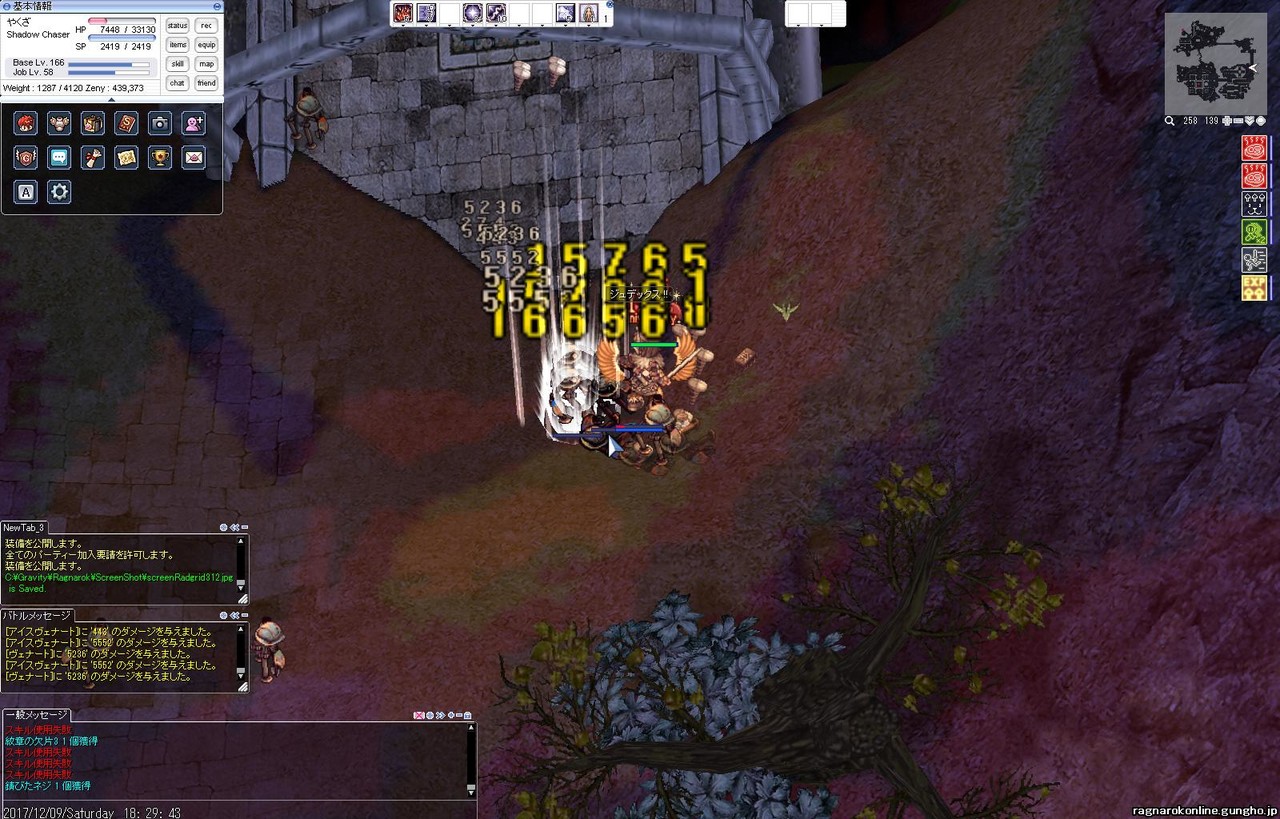Click the minimap magnifier icon
This screenshot has width=1280, height=819.
pyautogui.click(x=1170, y=121)
